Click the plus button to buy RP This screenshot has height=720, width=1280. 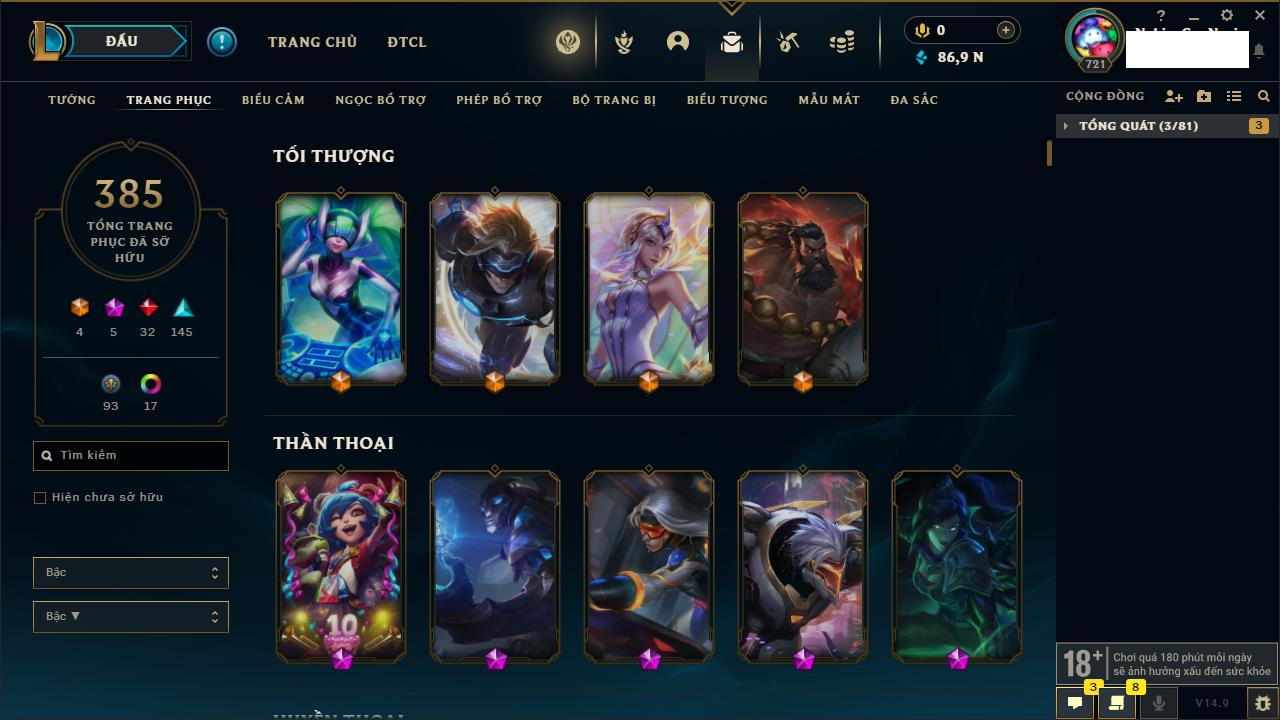coord(1005,30)
